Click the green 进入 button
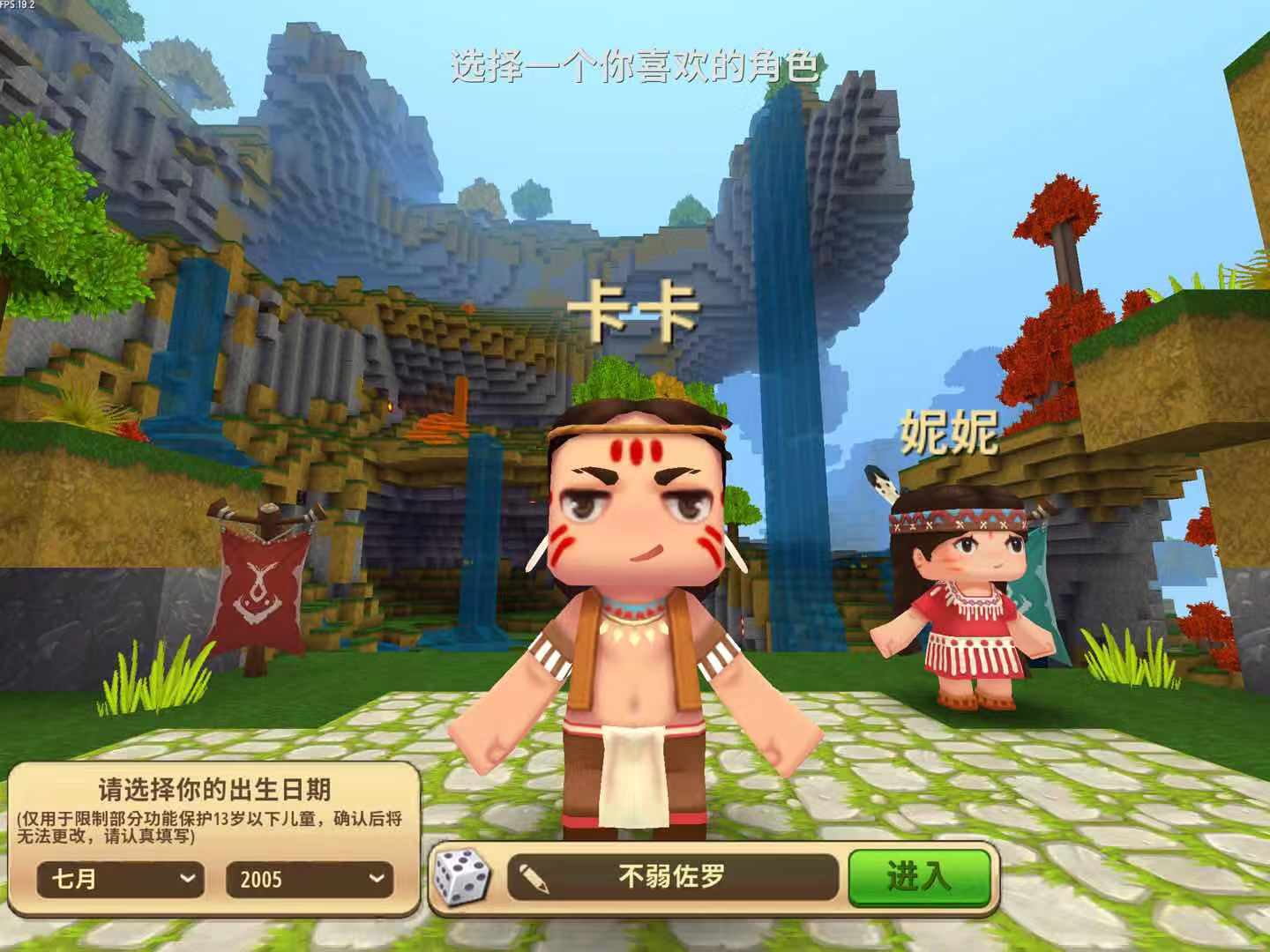 pyautogui.click(x=918, y=877)
